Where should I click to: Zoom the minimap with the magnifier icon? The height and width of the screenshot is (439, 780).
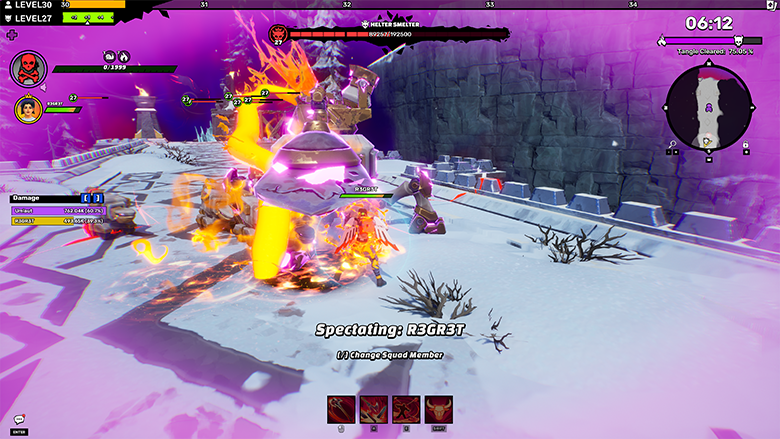(671, 145)
